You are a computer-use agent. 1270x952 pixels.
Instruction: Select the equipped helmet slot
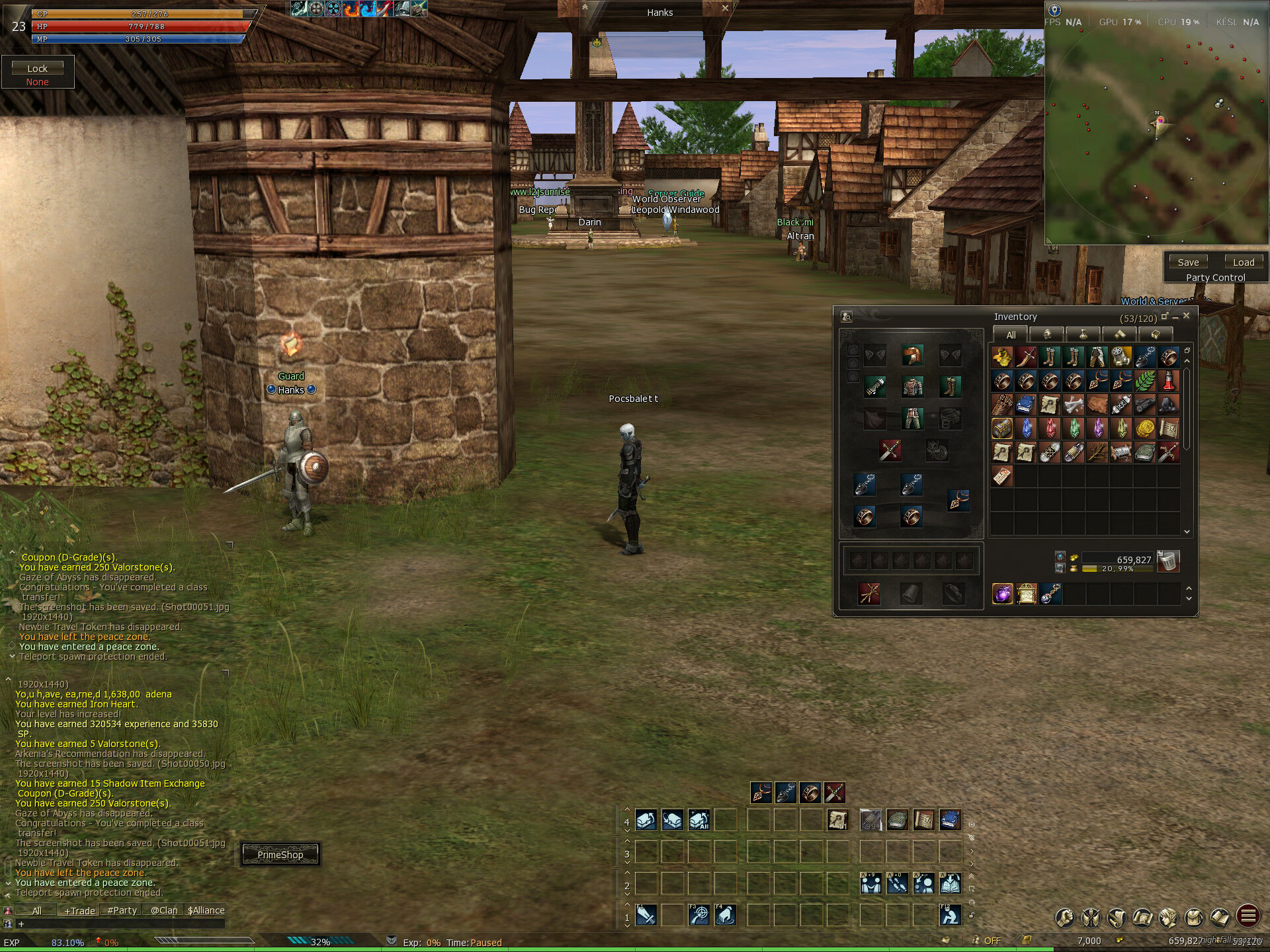[x=912, y=356]
